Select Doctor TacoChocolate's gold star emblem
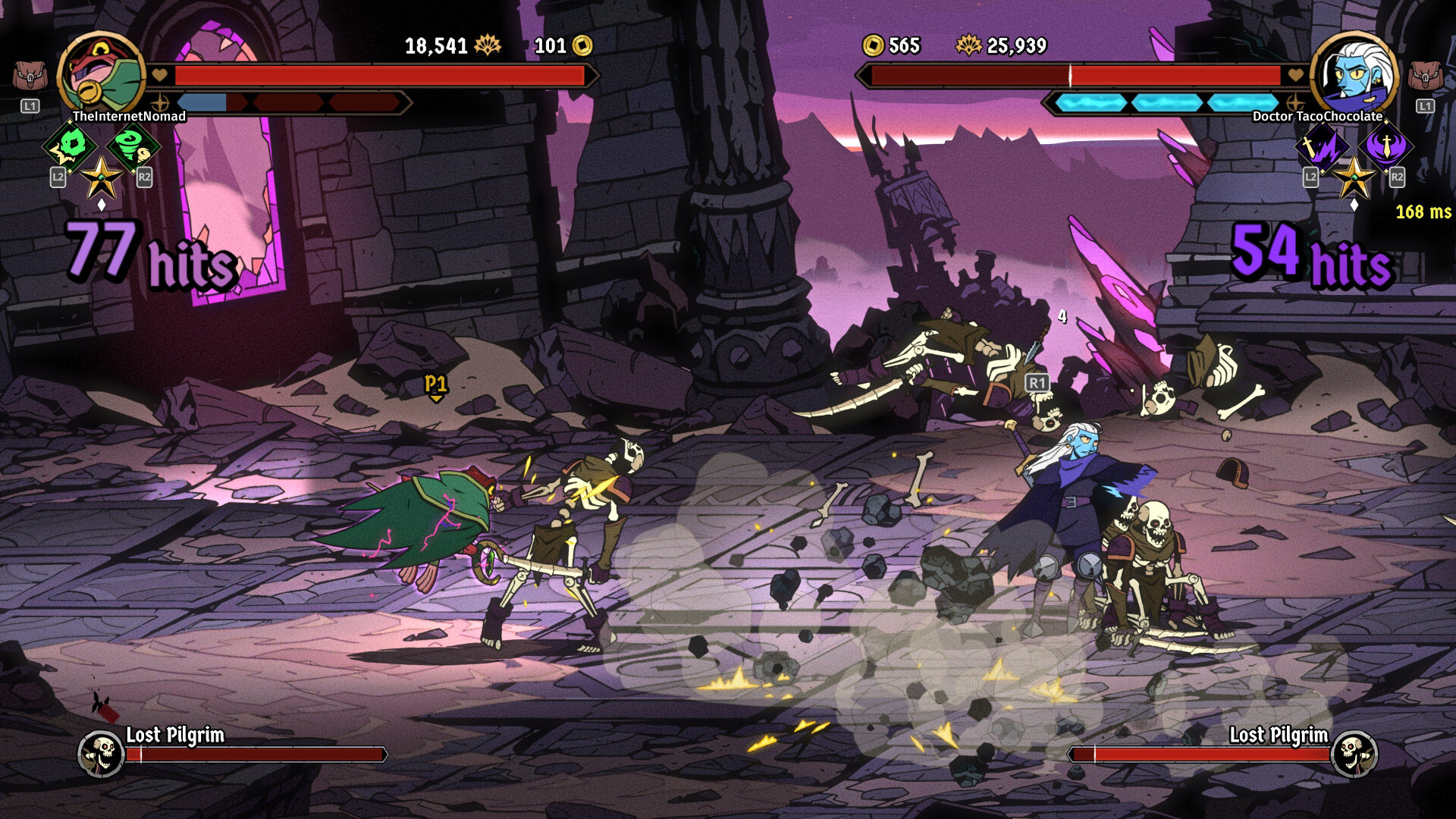 tap(1354, 179)
